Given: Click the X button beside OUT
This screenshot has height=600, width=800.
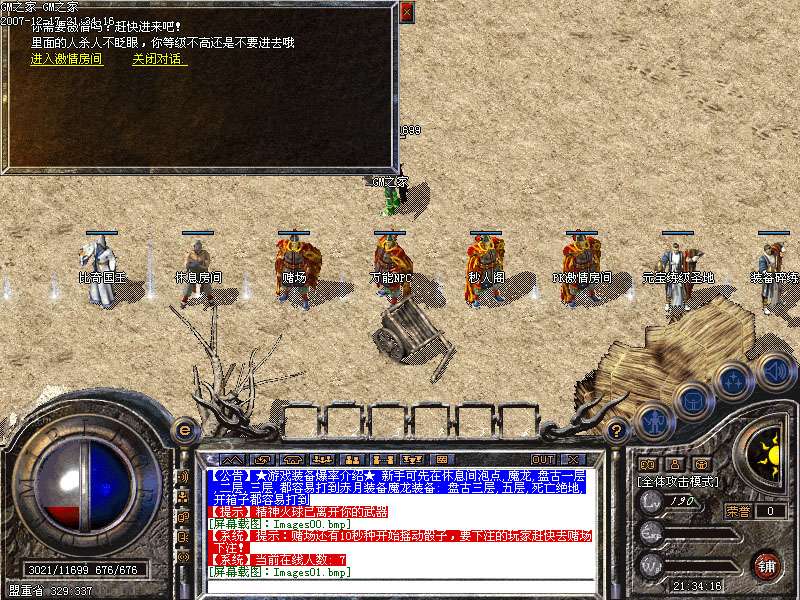Looking at the screenshot, I should pos(573,459).
